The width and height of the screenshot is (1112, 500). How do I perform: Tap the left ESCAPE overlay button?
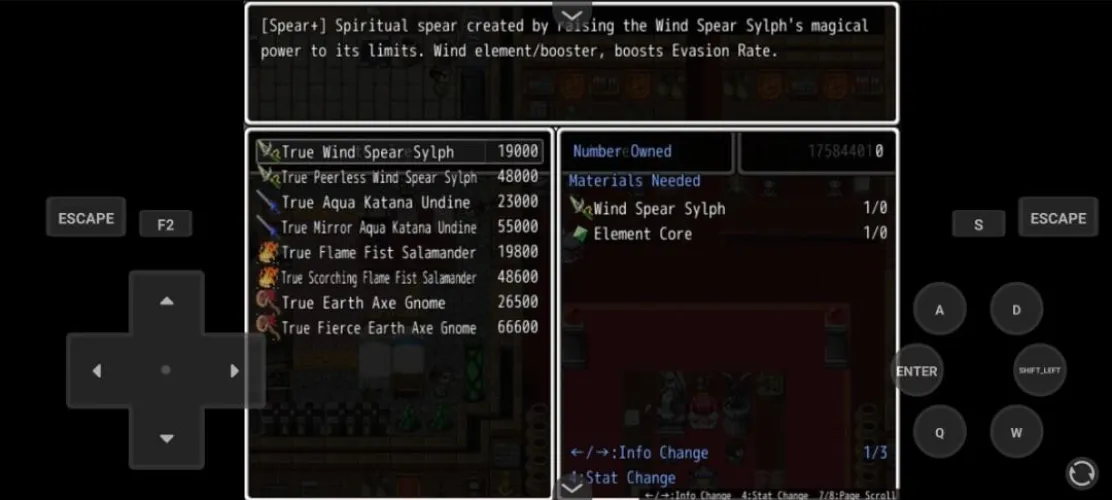86,217
